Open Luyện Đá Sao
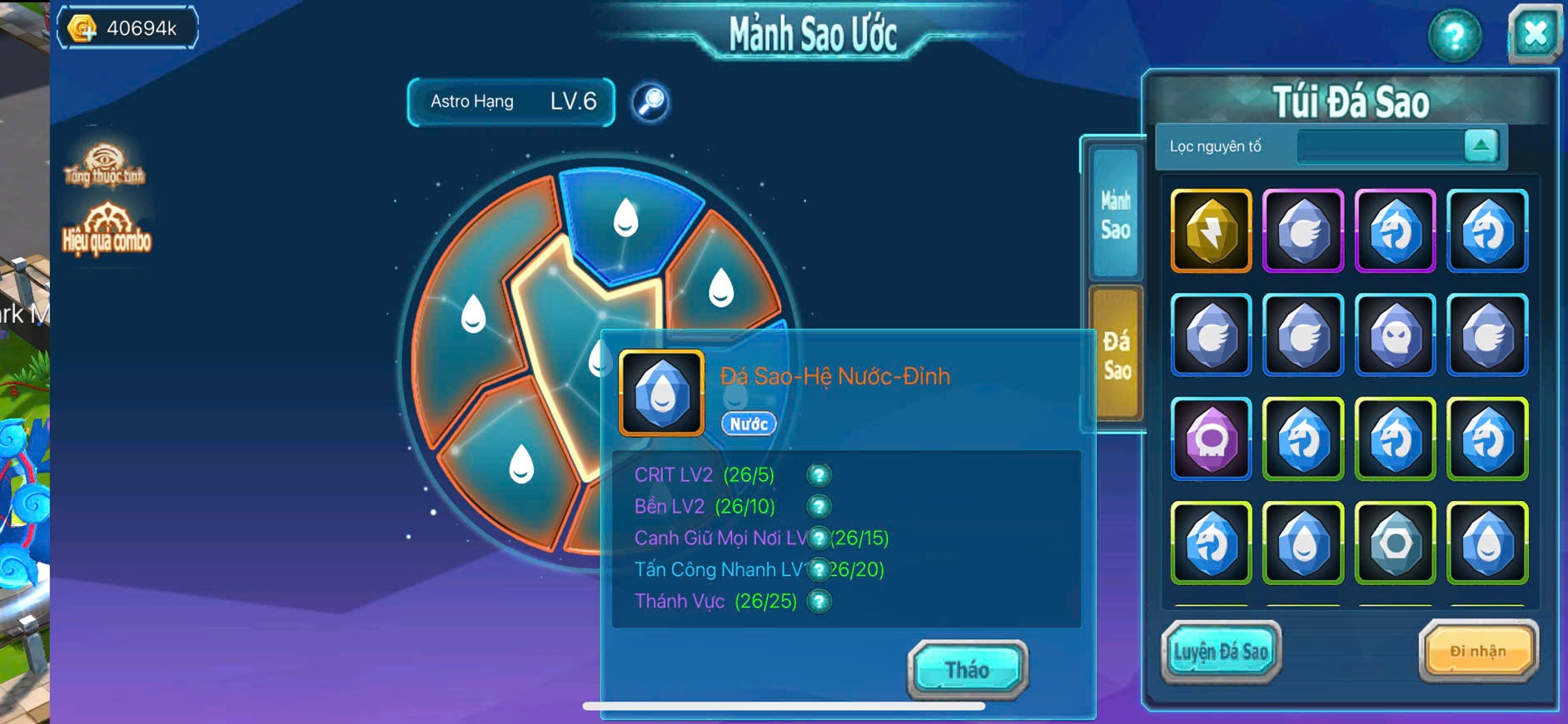Screen dimensions: 1568x724 pos(1221,652)
